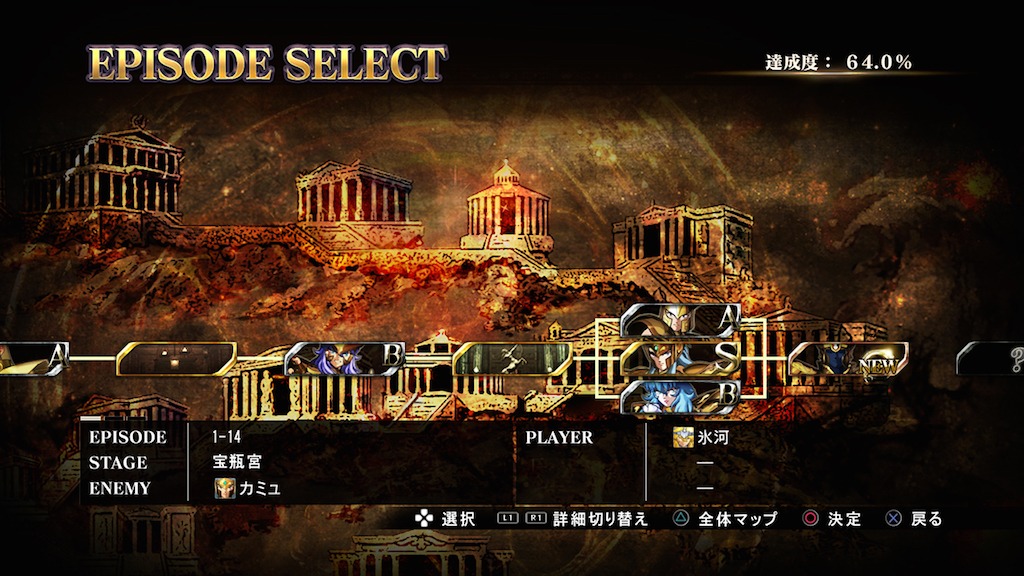Select the episode tile marked NEW
The width and height of the screenshot is (1024, 576).
(x=848, y=358)
